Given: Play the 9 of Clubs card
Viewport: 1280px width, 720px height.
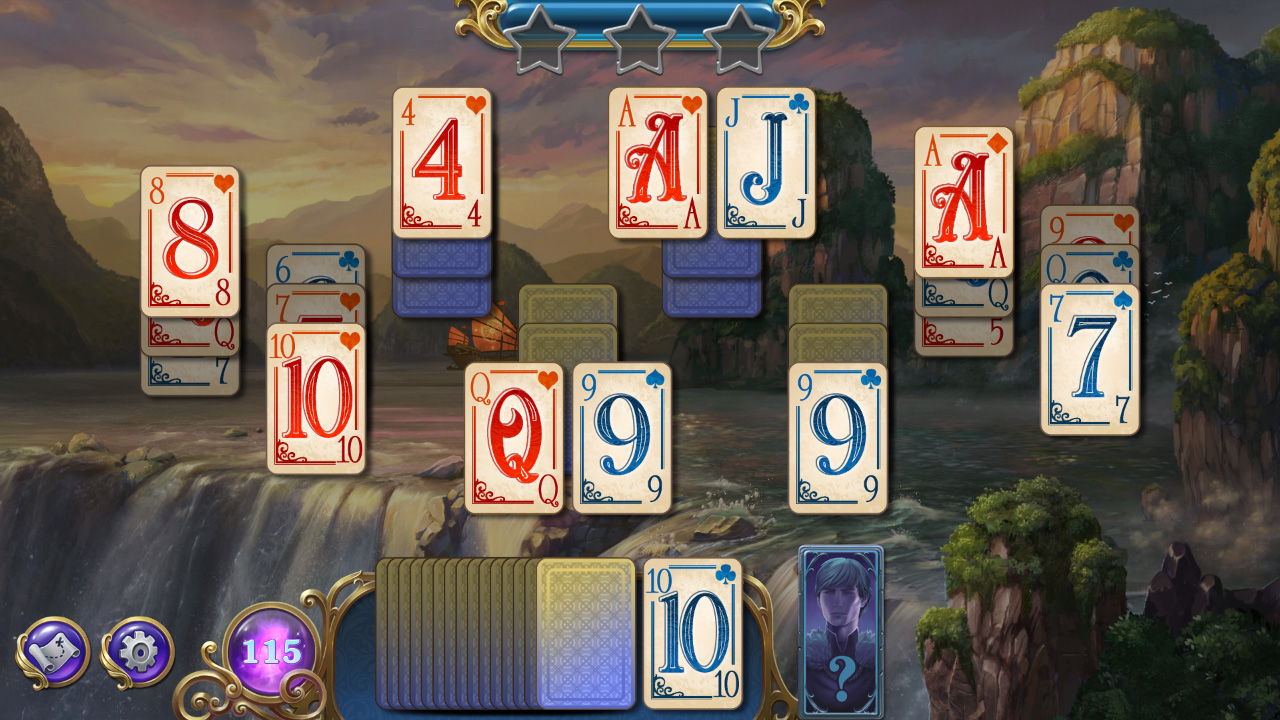Looking at the screenshot, I should point(838,435).
